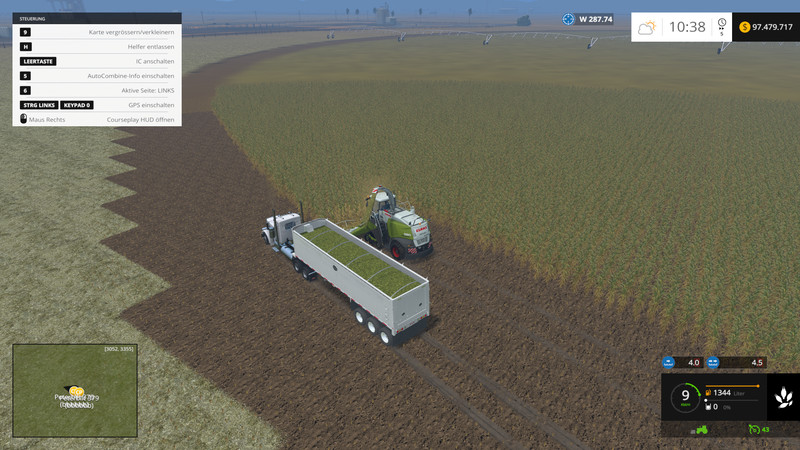
Task: Activate the green cruise control icon
Action: (754, 429)
